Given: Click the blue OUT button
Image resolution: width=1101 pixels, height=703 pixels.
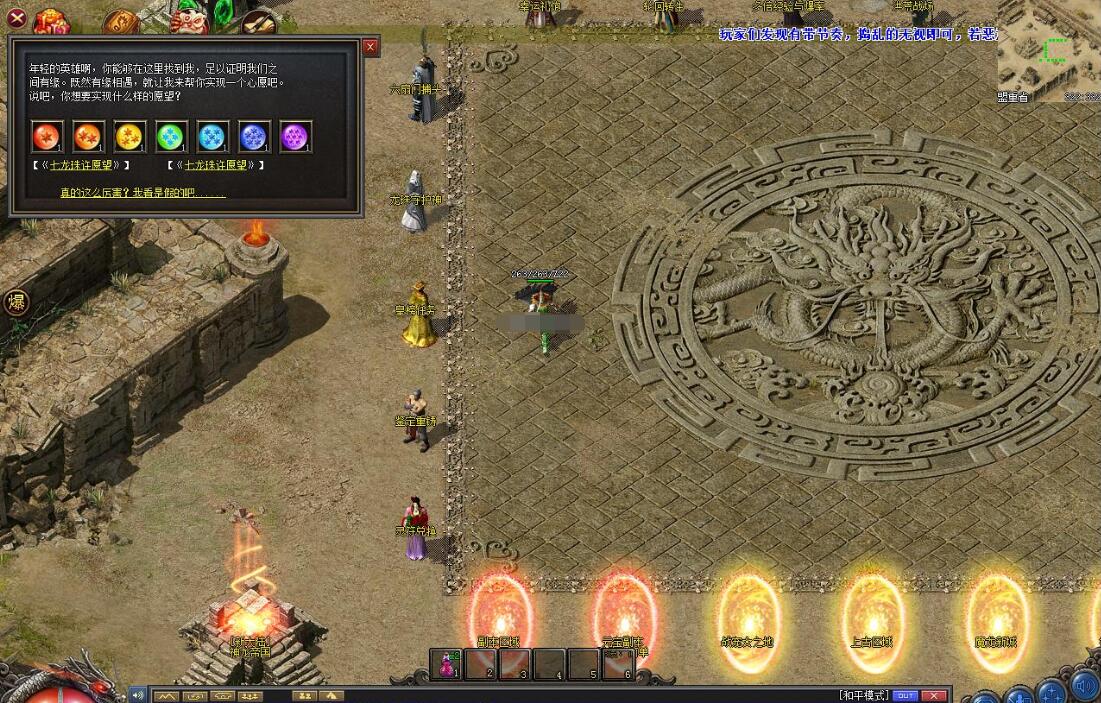Looking at the screenshot, I should coord(905,695).
